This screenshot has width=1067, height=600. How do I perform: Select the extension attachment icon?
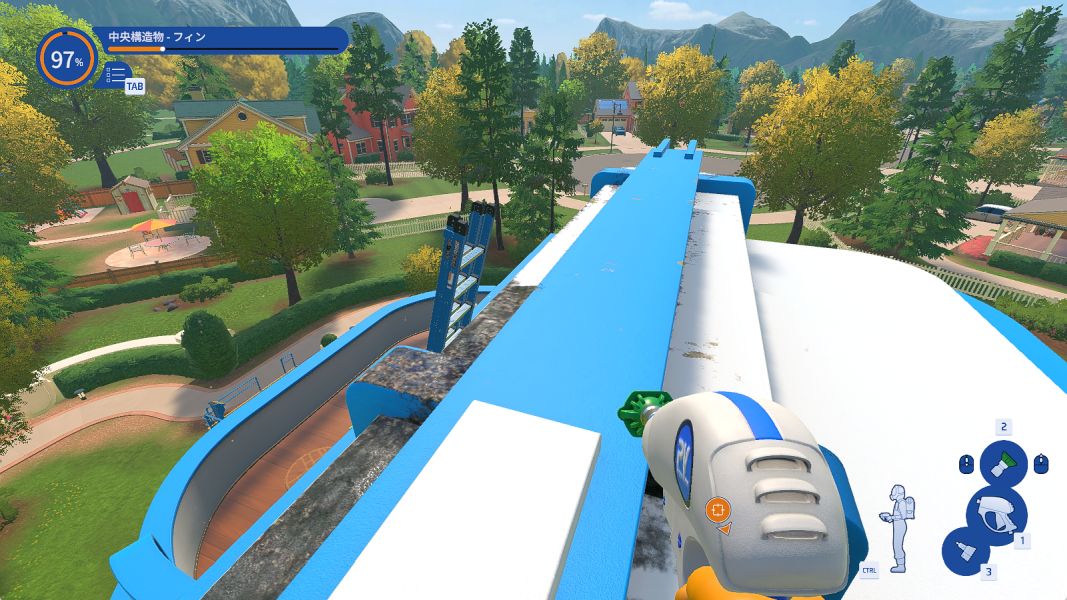(964, 552)
